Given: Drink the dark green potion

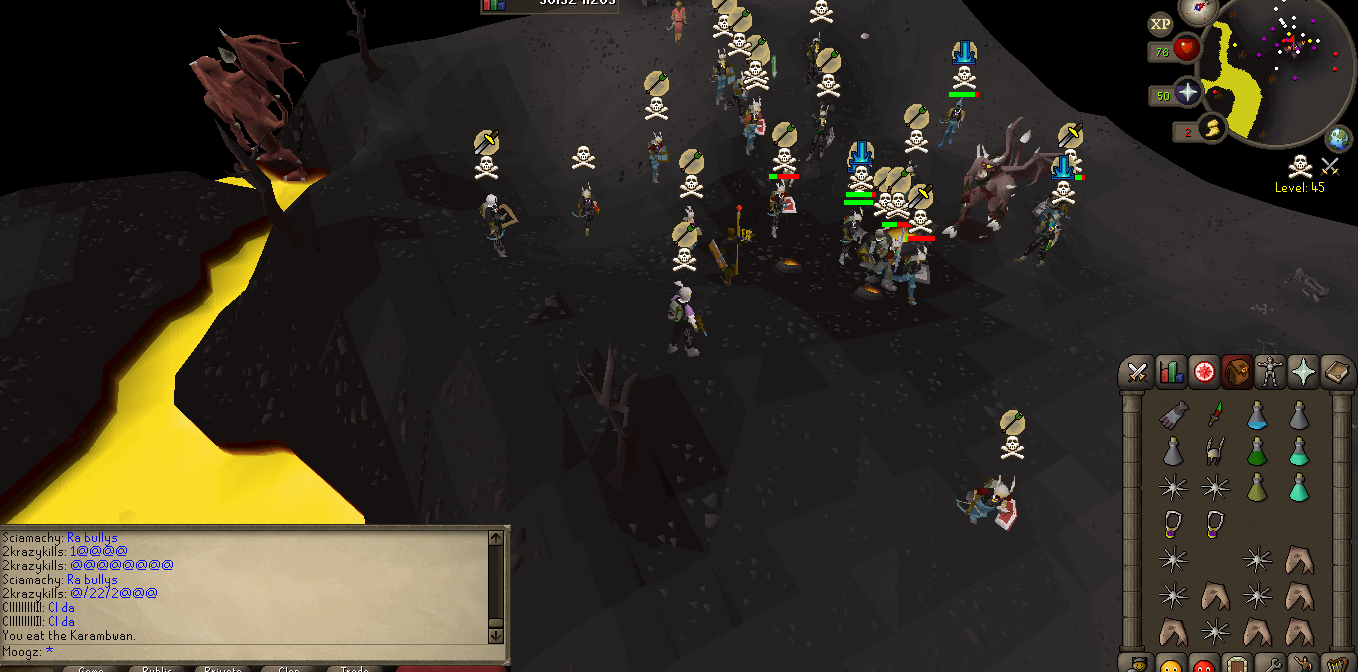Looking at the screenshot, I should point(1257,451).
